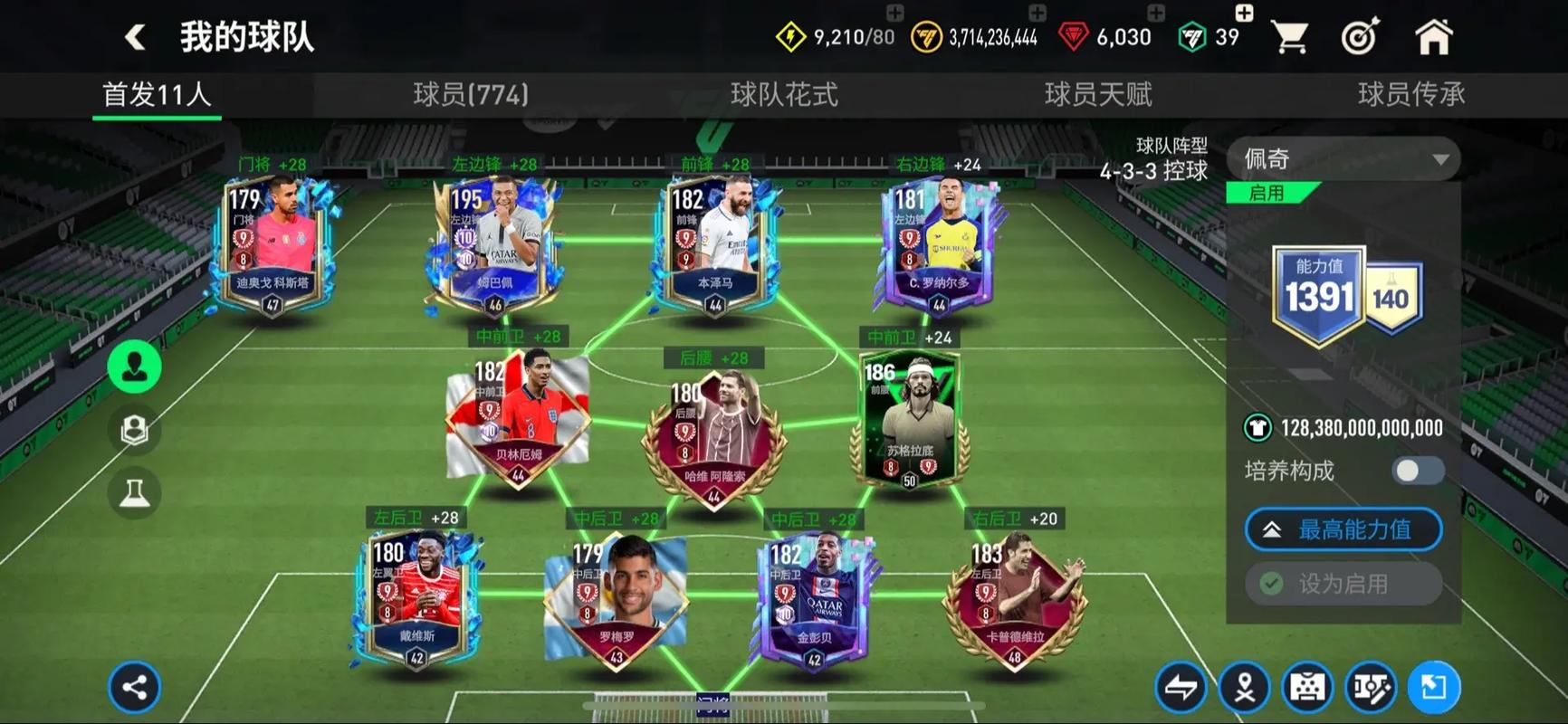Viewport: 1568px width, 724px height.
Task: Return to the home screen
Action: pos(1433,37)
